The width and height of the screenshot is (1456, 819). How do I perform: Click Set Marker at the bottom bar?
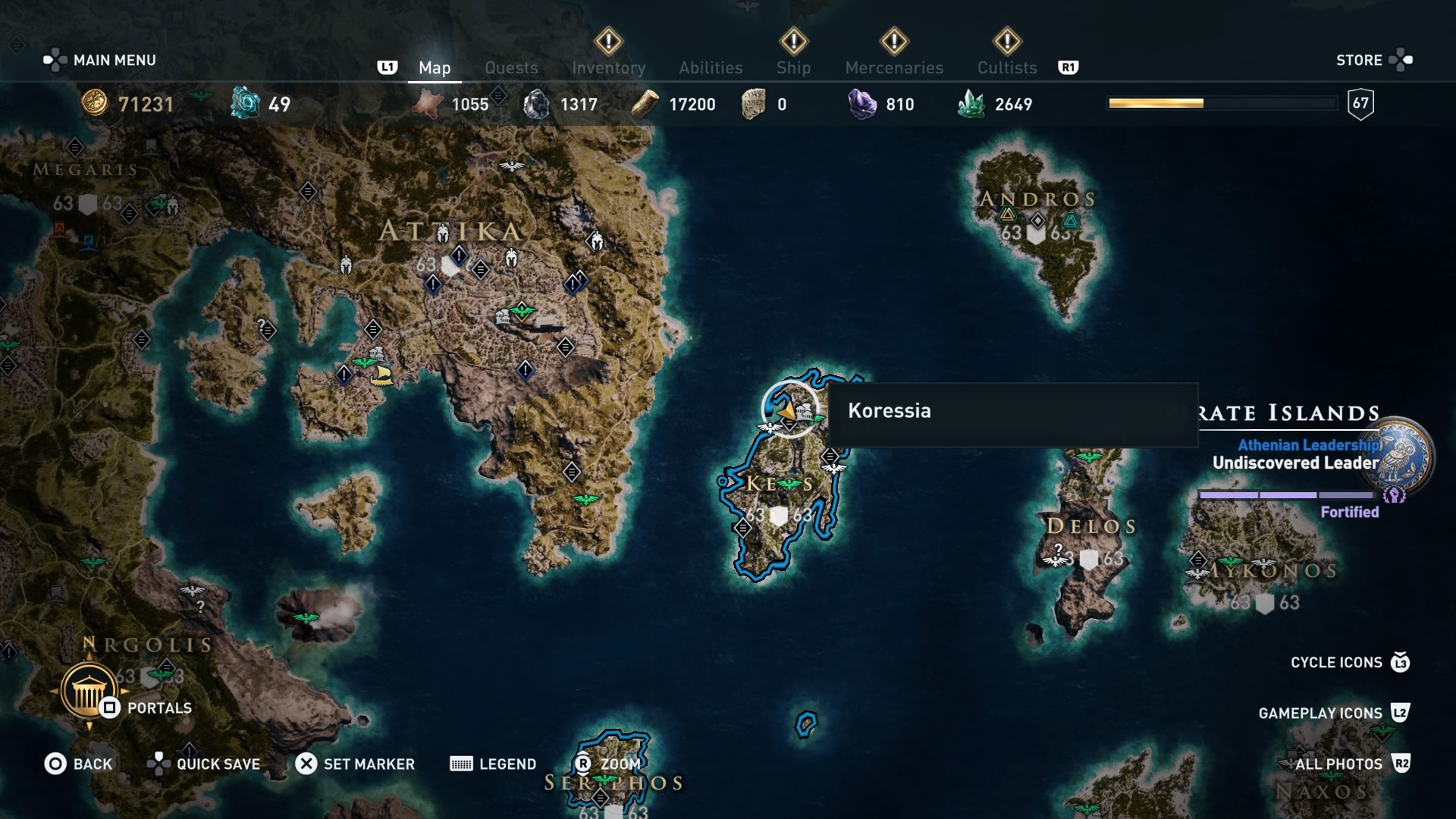tap(357, 764)
